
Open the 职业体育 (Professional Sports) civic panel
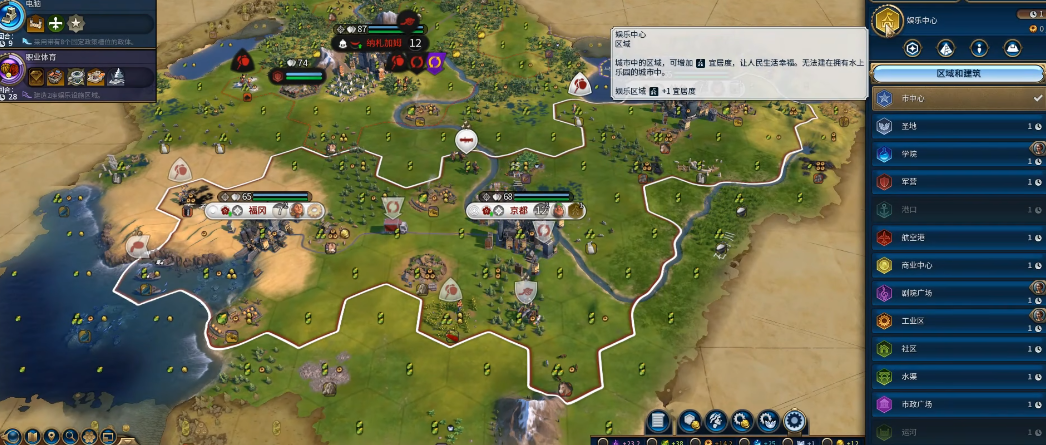click(x=14, y=70)
